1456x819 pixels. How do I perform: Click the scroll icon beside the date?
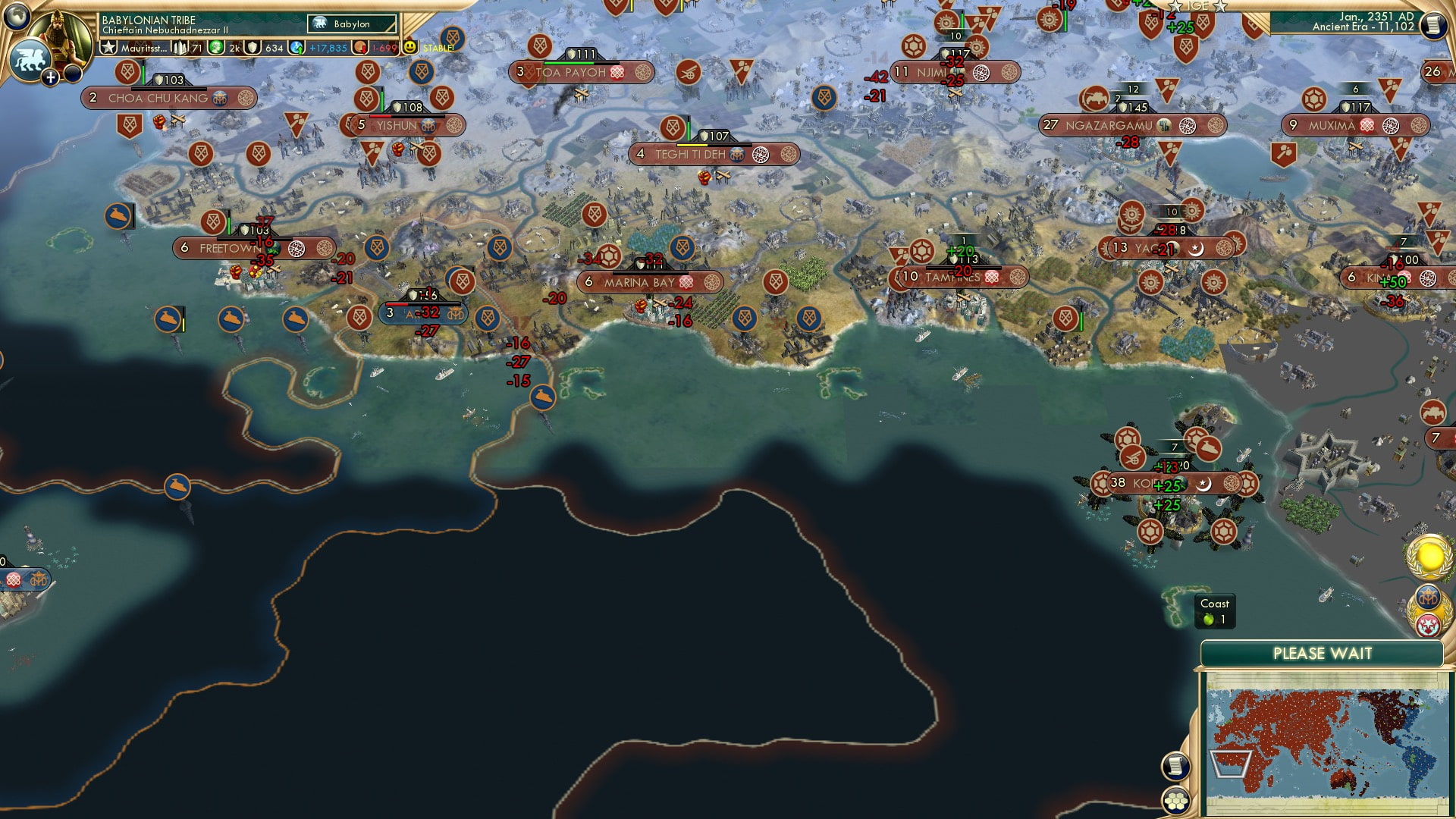pos(1432,26)
